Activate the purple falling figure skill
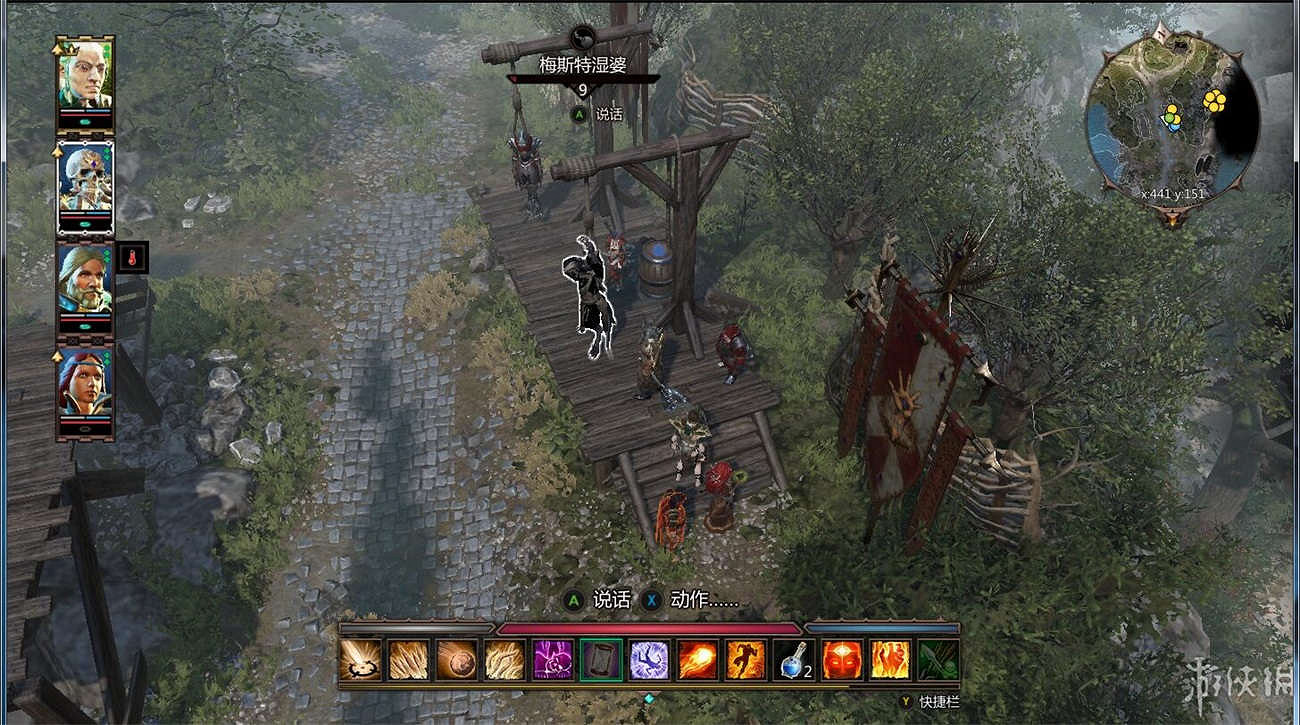1300x725 pixels. tap(649, 660)
